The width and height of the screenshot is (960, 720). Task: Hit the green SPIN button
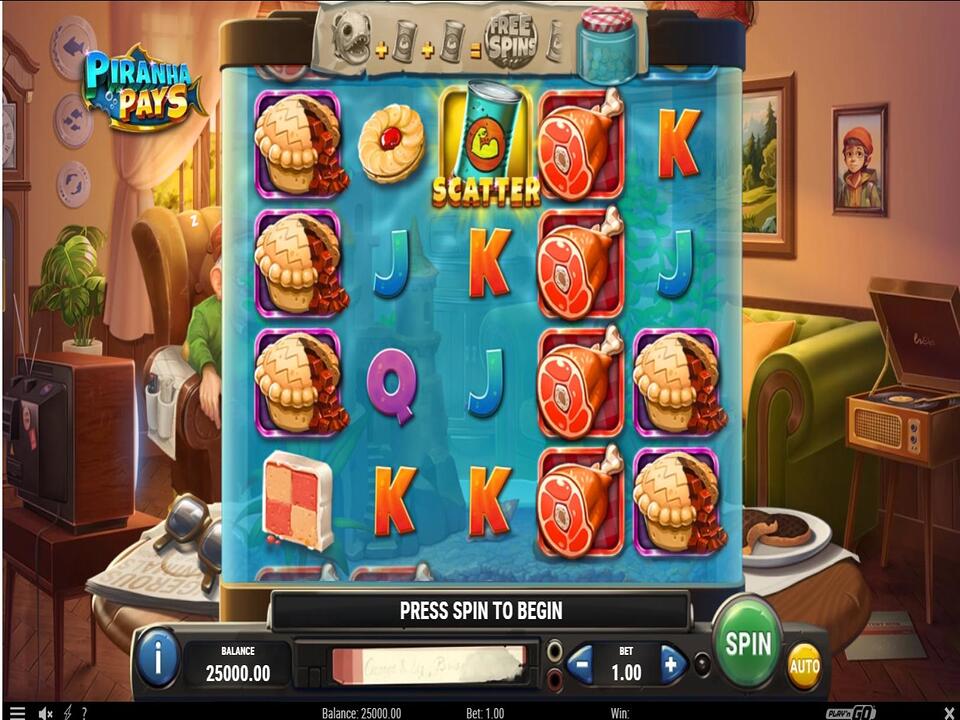[x=748, y=642]
